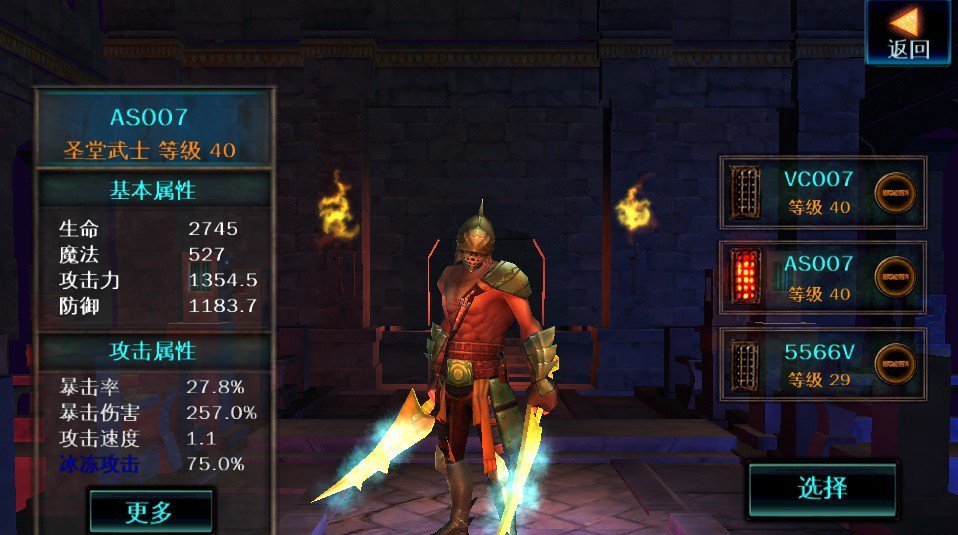Confirm character with the 选择 button

(x=822, y=489)
